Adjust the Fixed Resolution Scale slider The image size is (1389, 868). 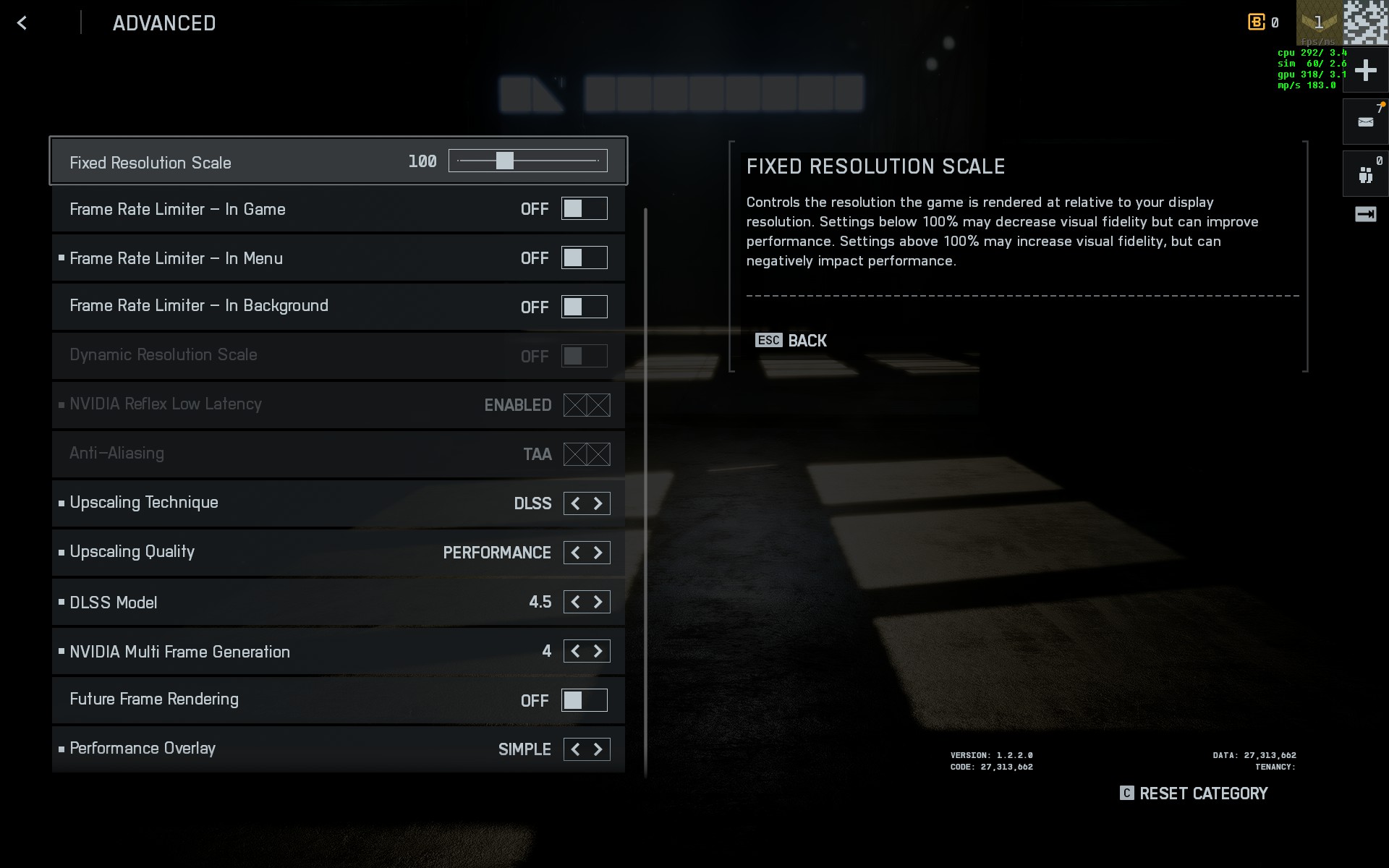click(x=505, y=161)
